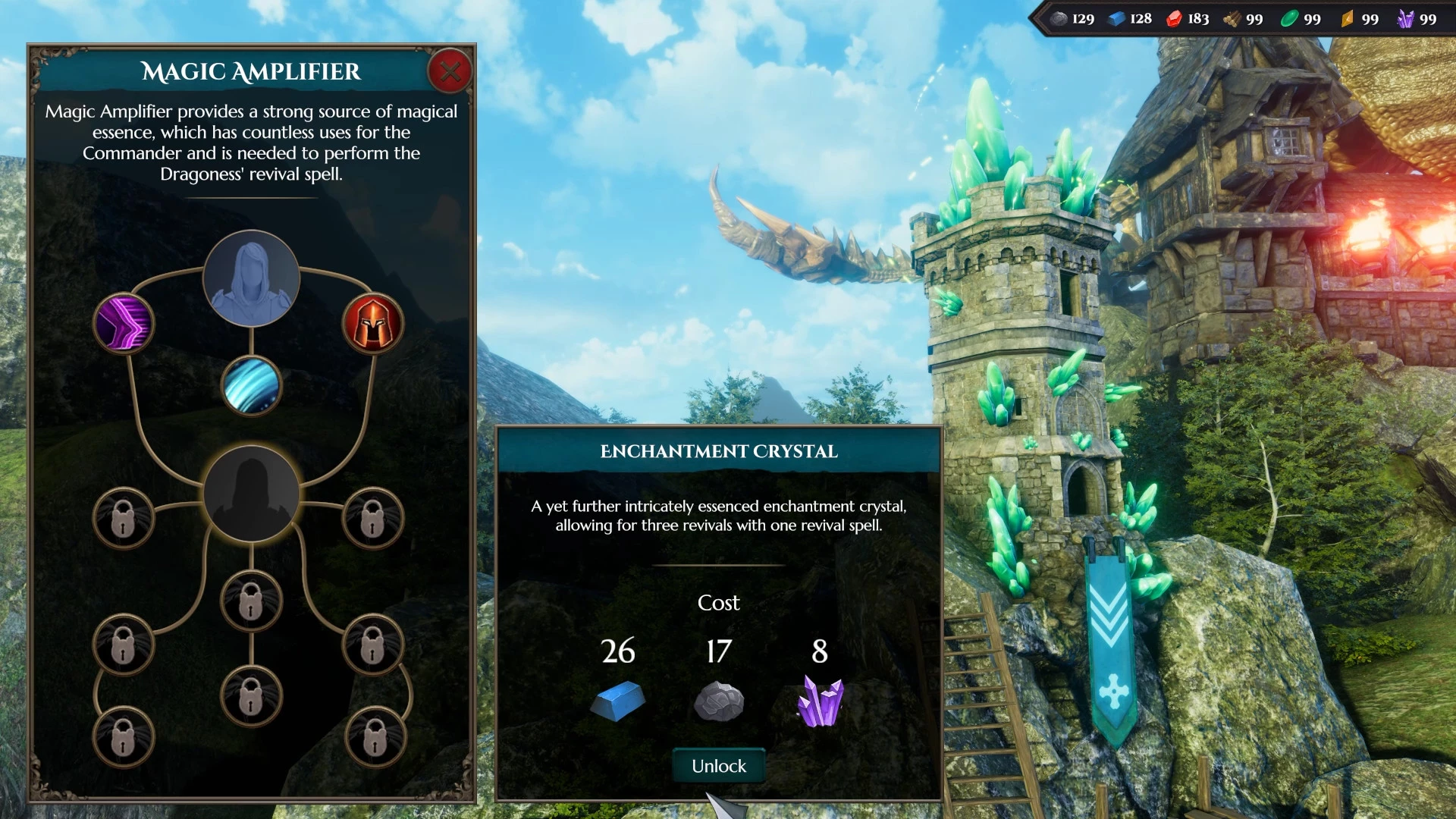Close the Magic Amplifier panel
Screen dimensions: 1456x819
coord(450,72)
